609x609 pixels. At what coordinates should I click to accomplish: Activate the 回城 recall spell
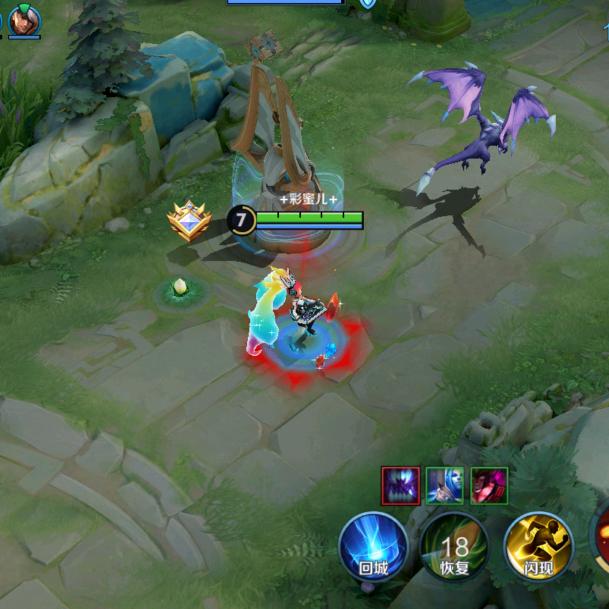(373, 546)
